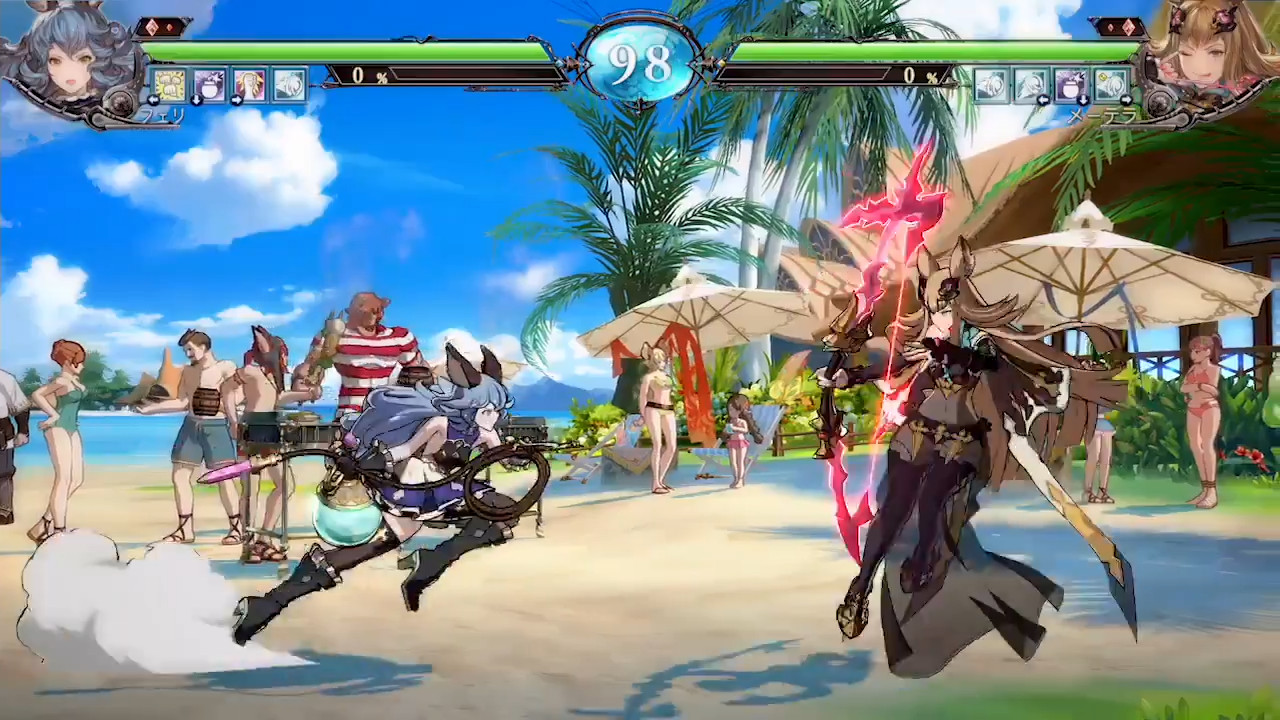Click Ferry's rightmost ability icon

click(290, 83)
